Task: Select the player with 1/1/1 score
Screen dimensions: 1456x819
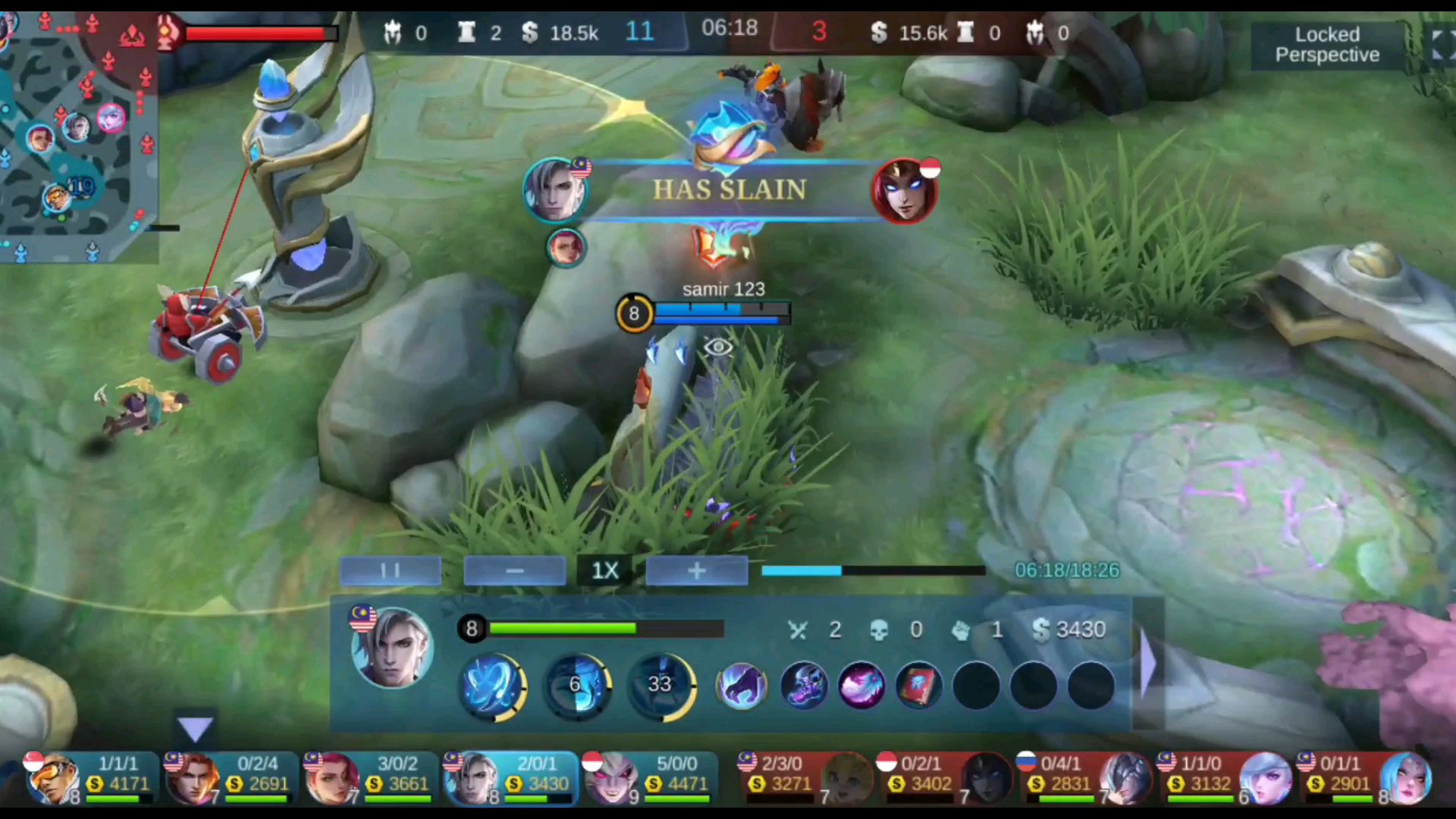Action: pos(91,777)
